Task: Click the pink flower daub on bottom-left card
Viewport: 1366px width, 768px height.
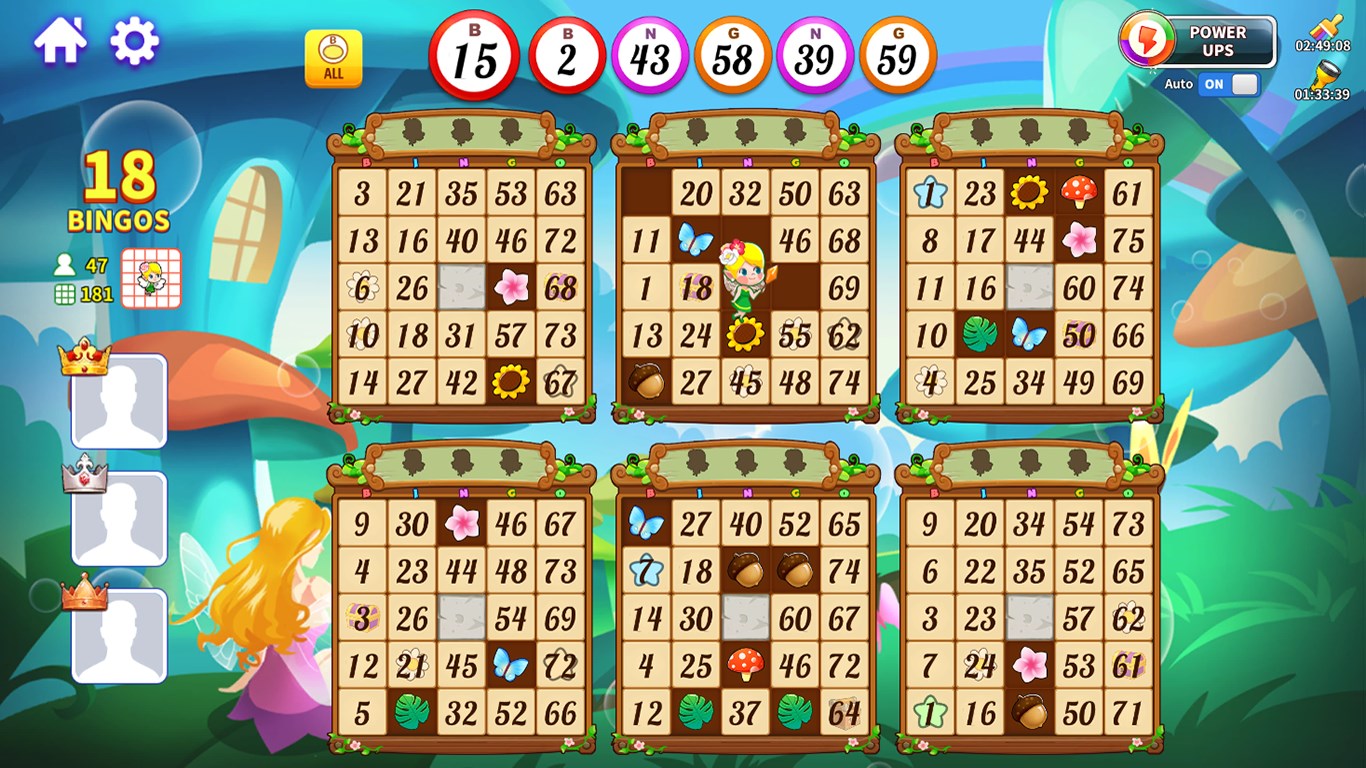Action: 462,520
